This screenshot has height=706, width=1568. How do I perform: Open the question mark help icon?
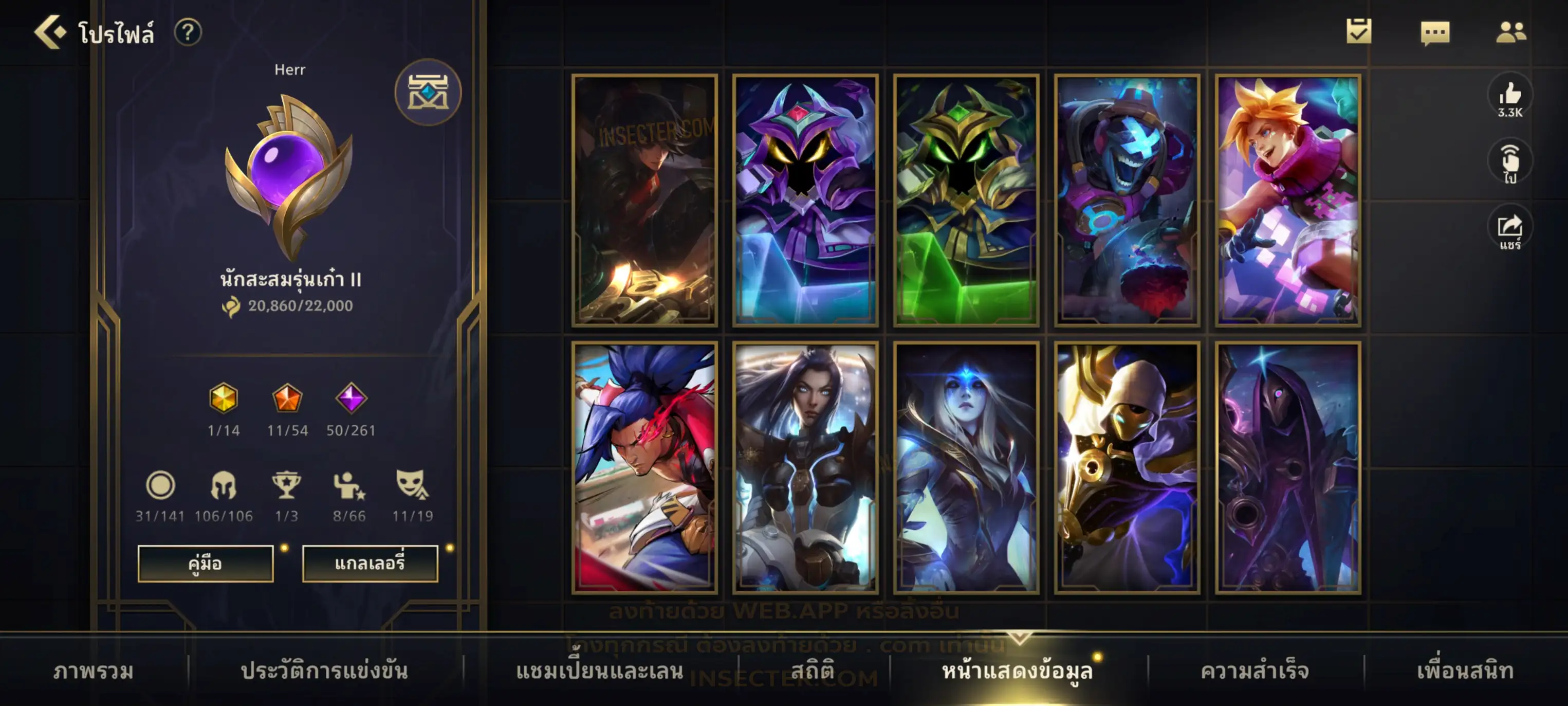click(x=188, y=32)
